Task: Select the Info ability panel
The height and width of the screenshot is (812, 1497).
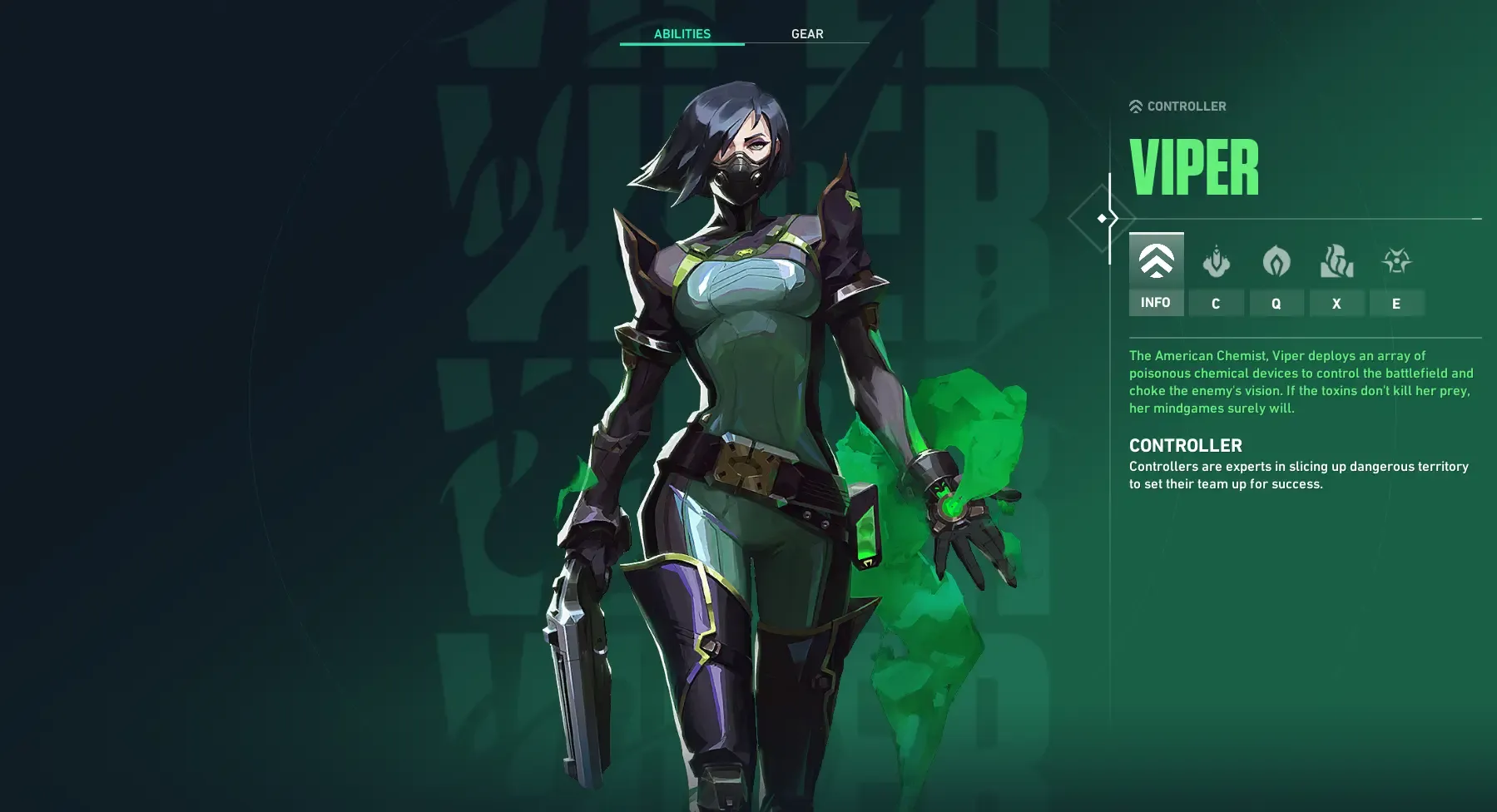Action: [1156, 275]
